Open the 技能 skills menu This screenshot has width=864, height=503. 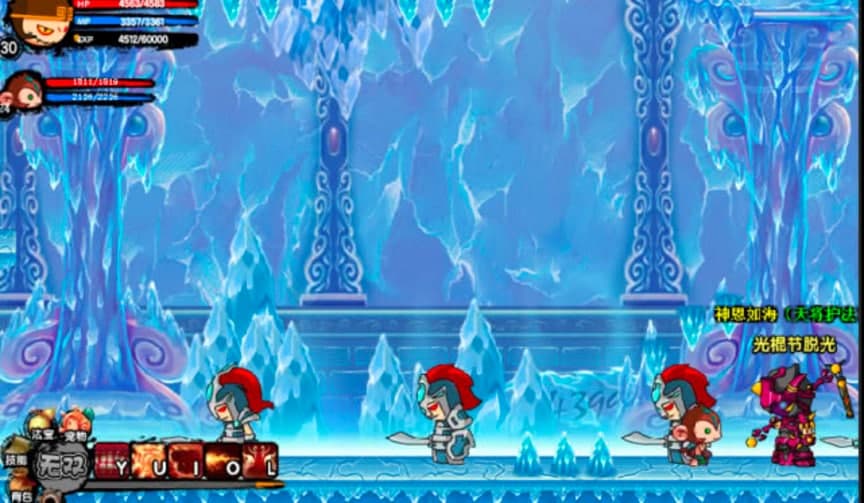click(x=14, y=453)
